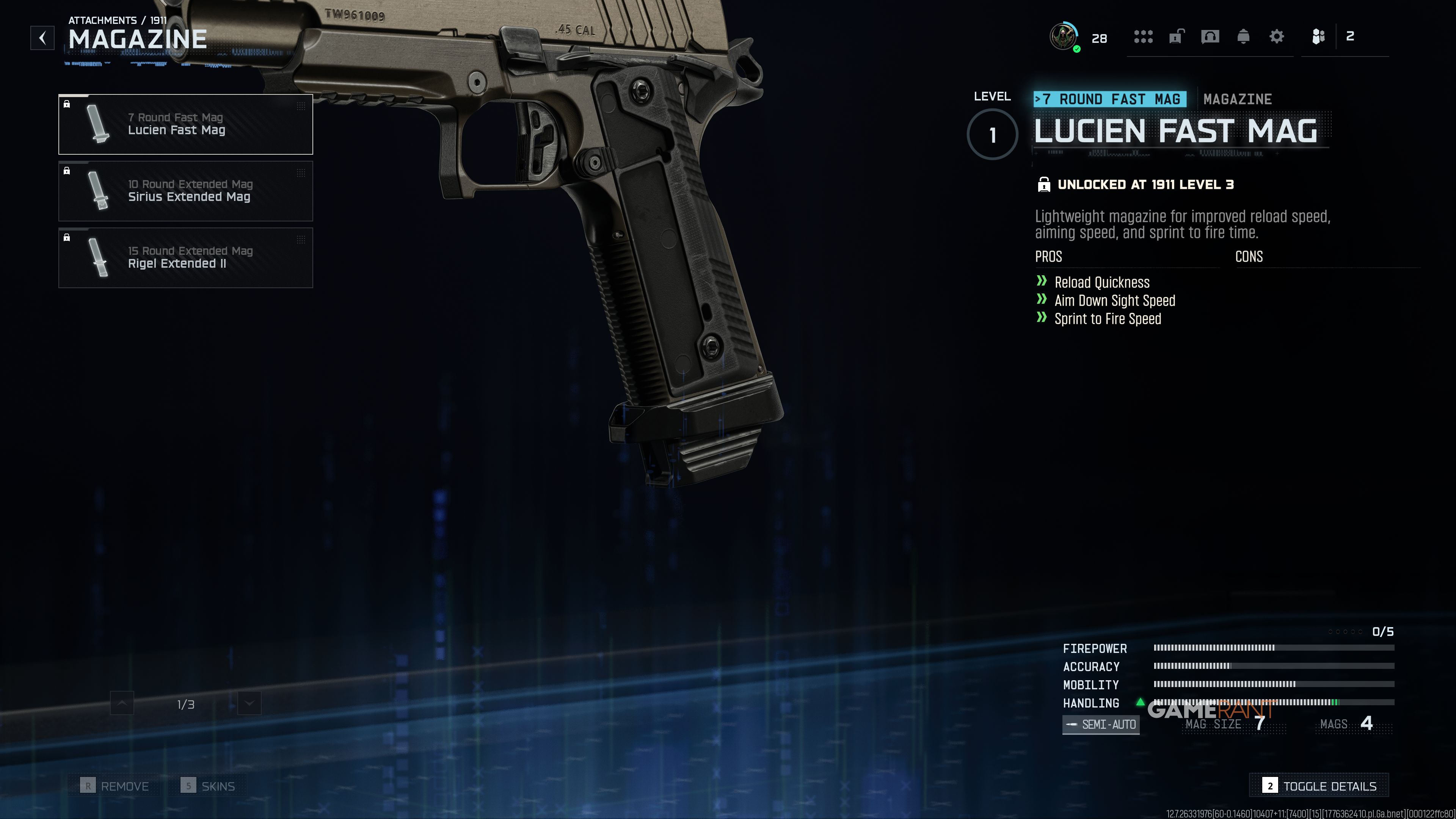Pick the Rigel Extended II magazine
The width and height of the screenshot is (1456, 819).
[x=185, y=258]
